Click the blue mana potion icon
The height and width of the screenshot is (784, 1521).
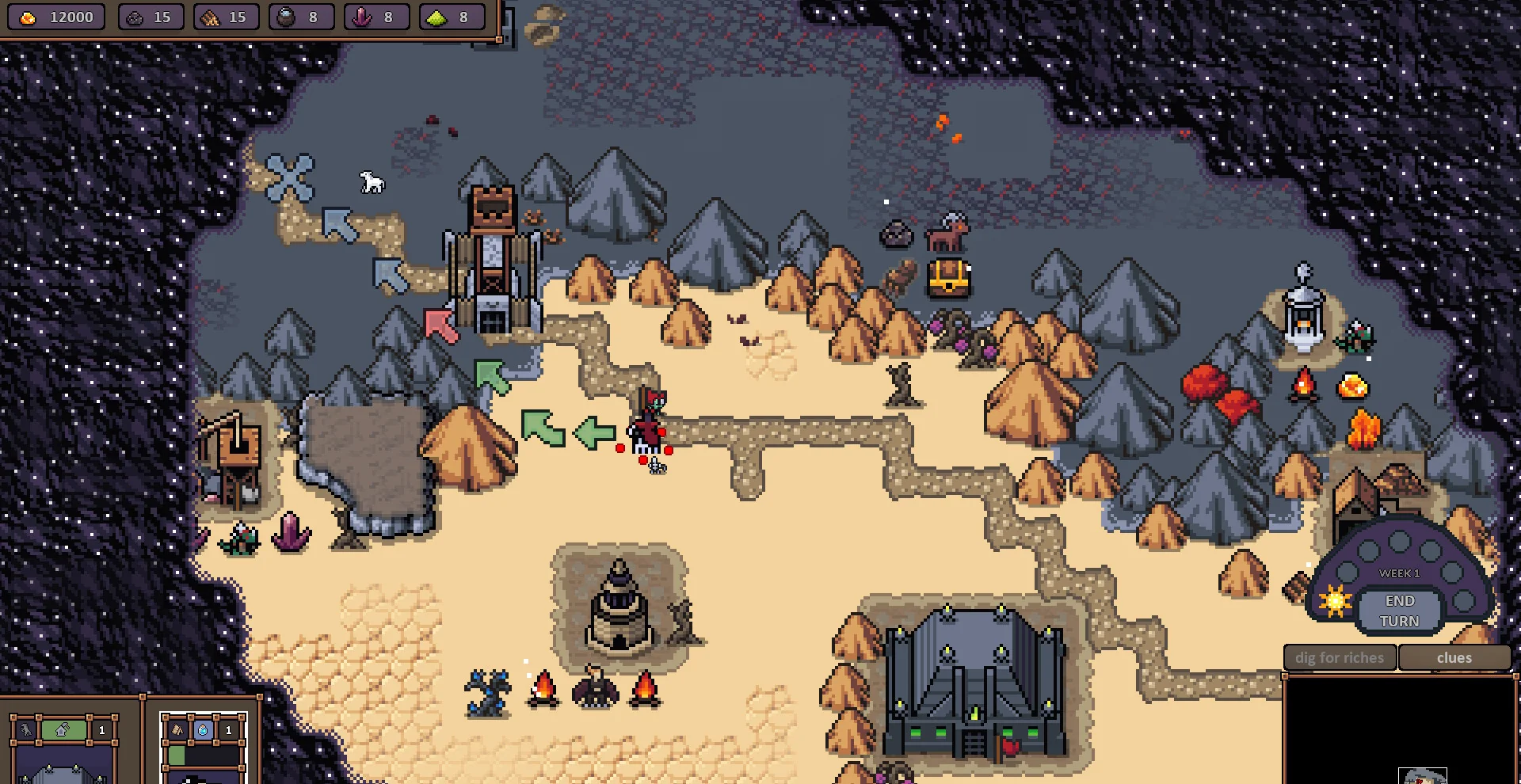click(x=203, y=730)
